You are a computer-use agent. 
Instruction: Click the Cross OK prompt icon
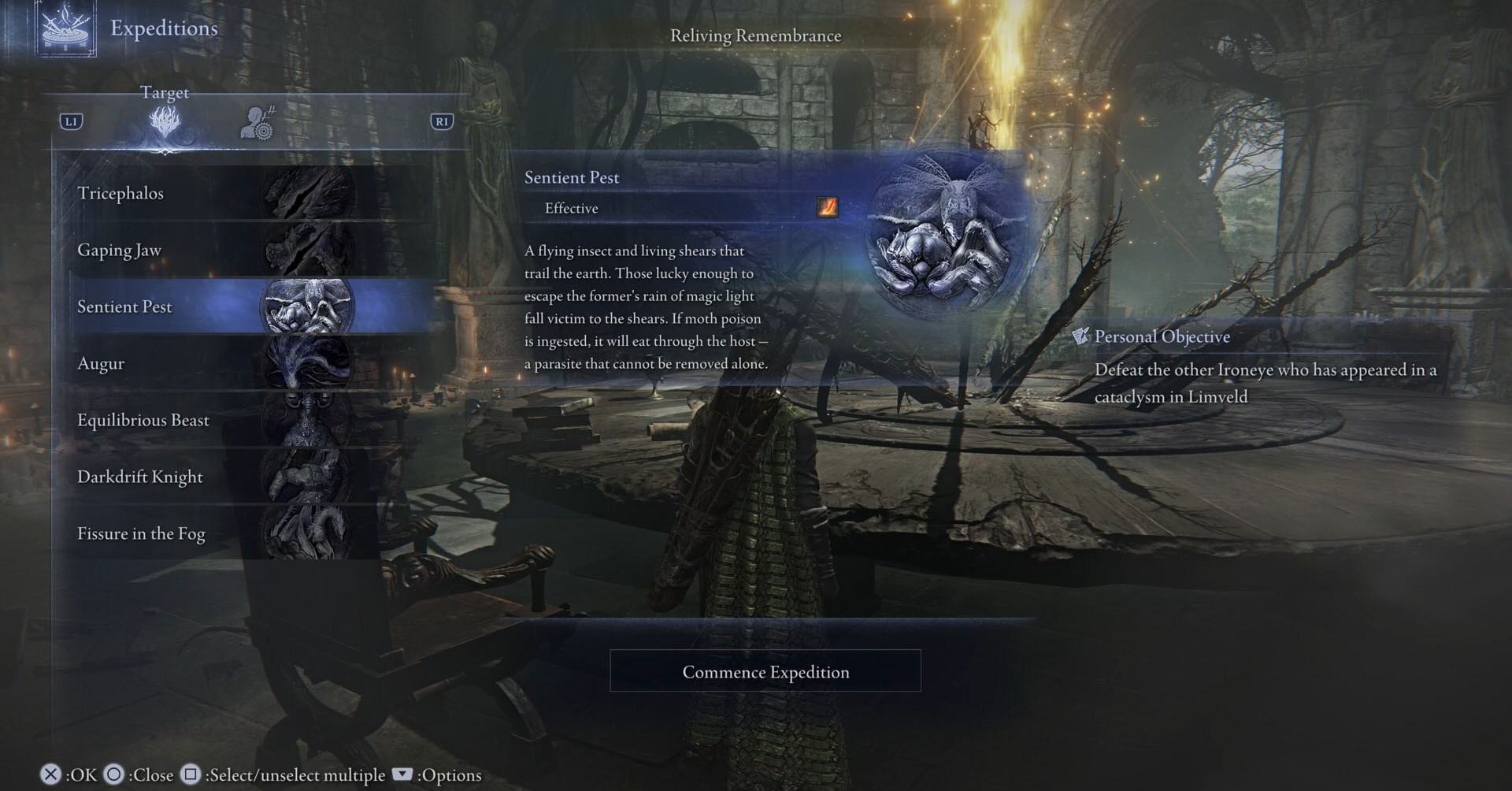pos(49,774)
